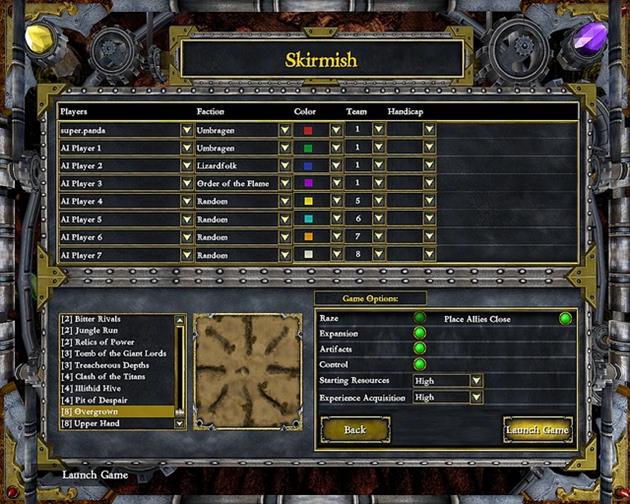Viewport: 630px width, 504px height.
Task: Open the Experience Acquisition dropdown
Action: click(x=476, y=397)
